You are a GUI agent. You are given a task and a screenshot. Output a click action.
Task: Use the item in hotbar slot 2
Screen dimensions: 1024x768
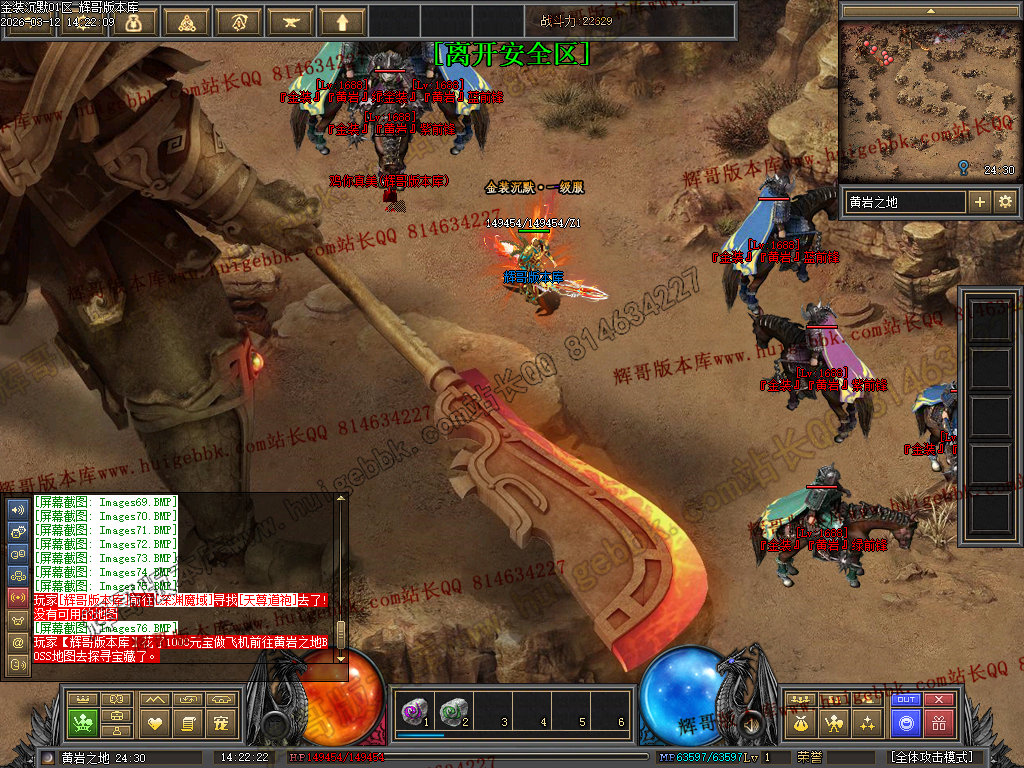[x=453, y=711]
